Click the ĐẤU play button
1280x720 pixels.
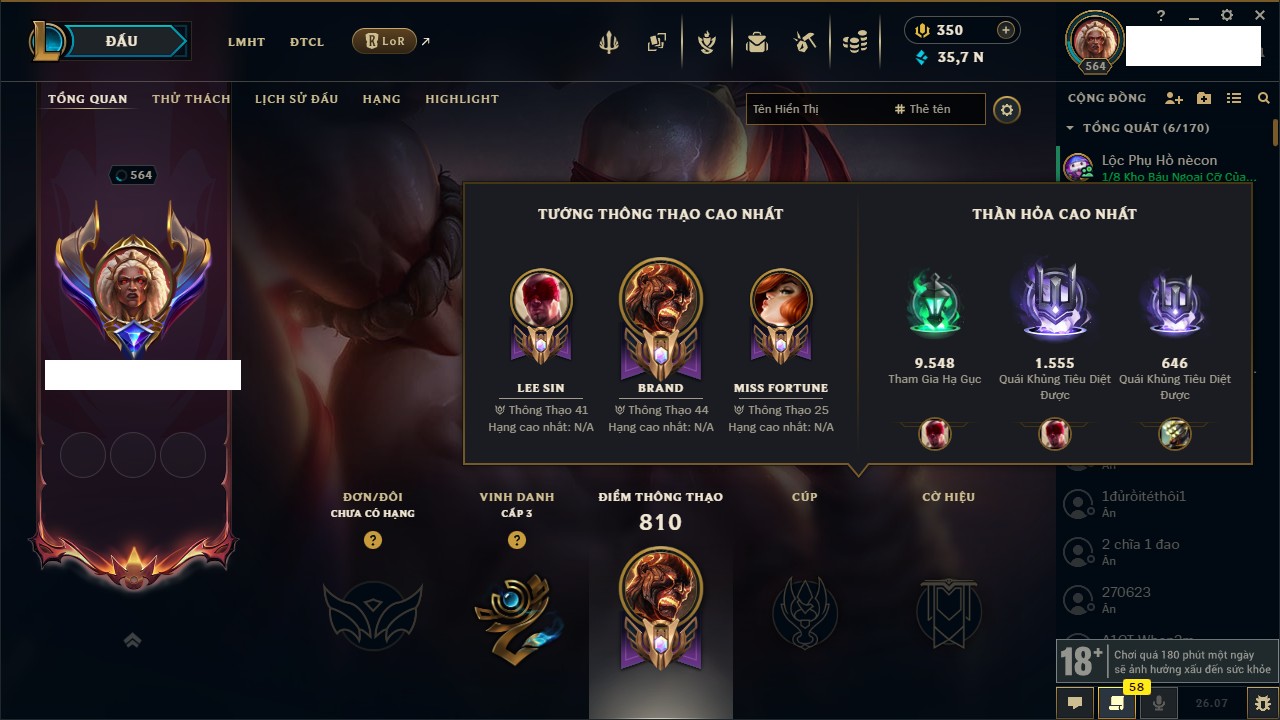tap(123, 42)
